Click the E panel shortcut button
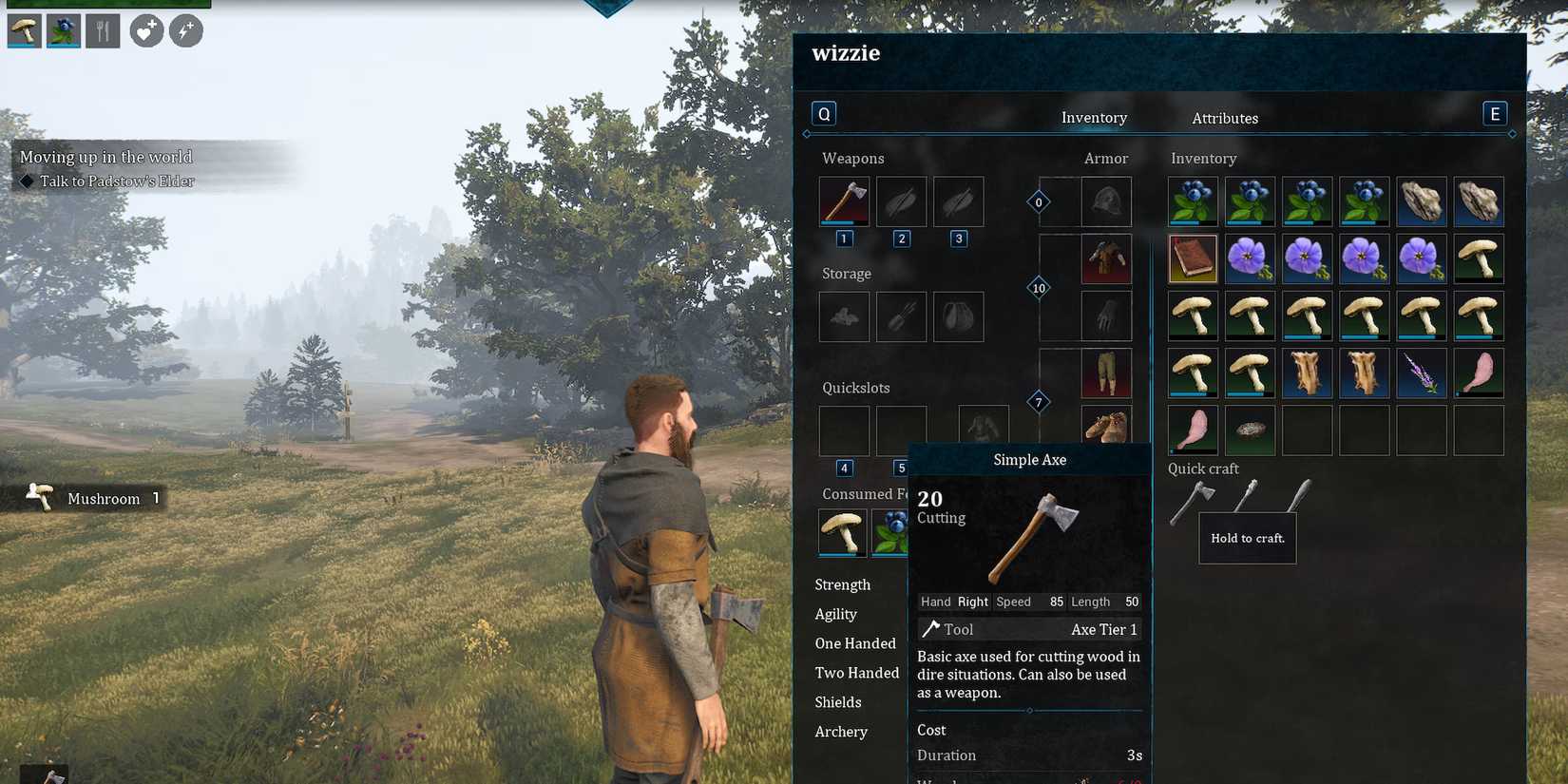 pos(1494,112)
